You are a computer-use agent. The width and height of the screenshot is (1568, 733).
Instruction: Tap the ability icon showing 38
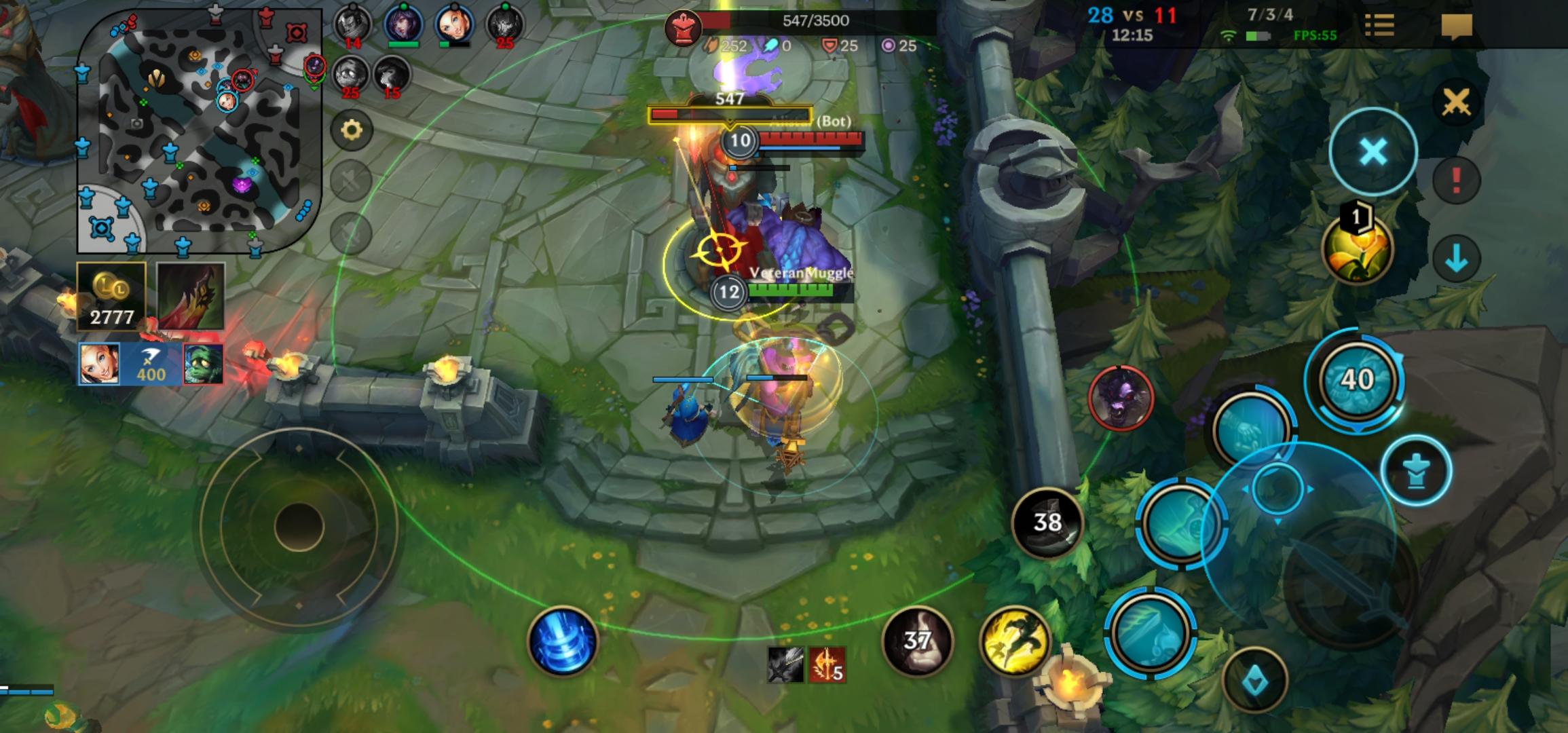click(1047, 523)
